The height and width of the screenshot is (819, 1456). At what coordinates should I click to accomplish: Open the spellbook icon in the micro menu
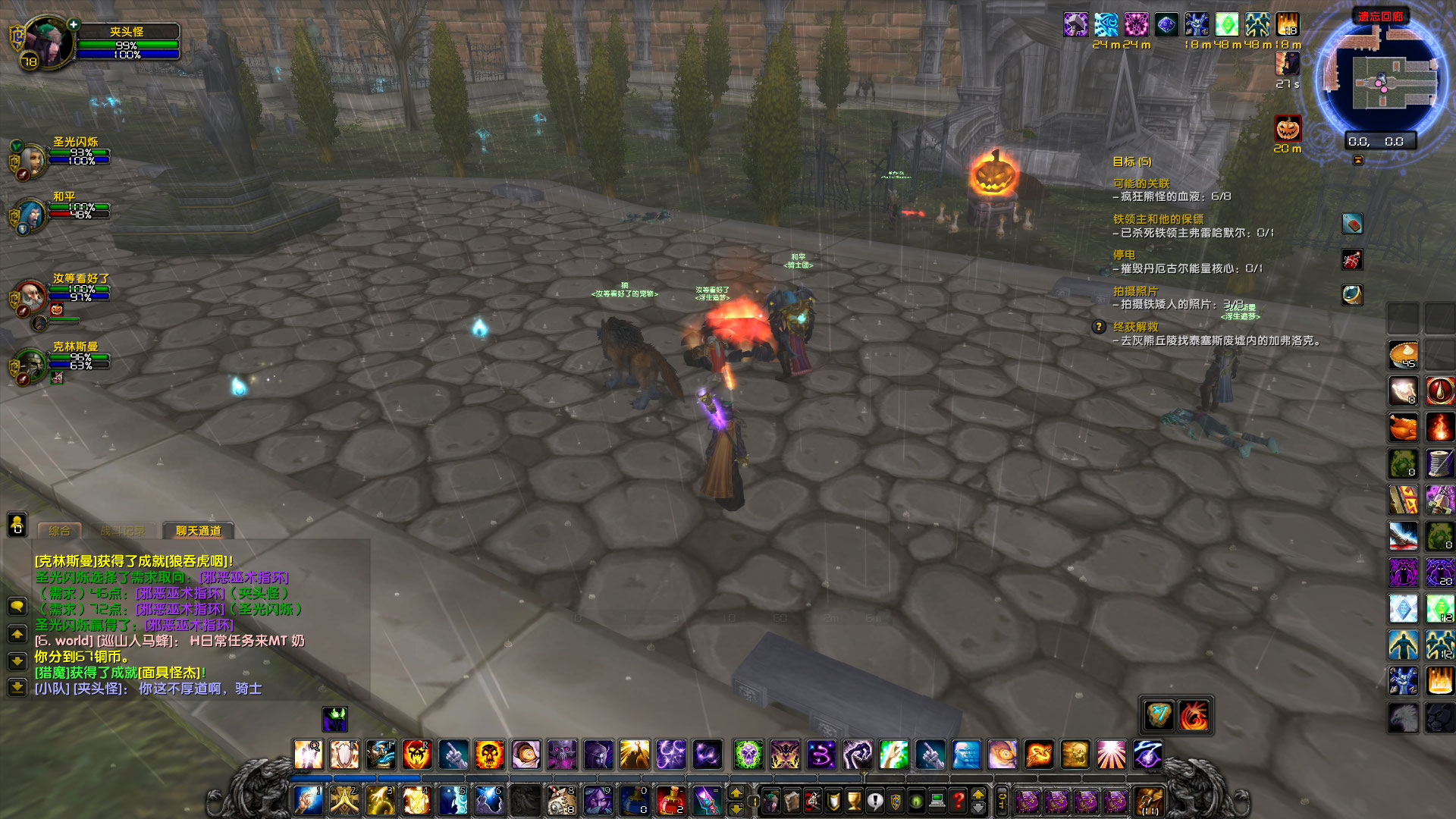[792, 802]
